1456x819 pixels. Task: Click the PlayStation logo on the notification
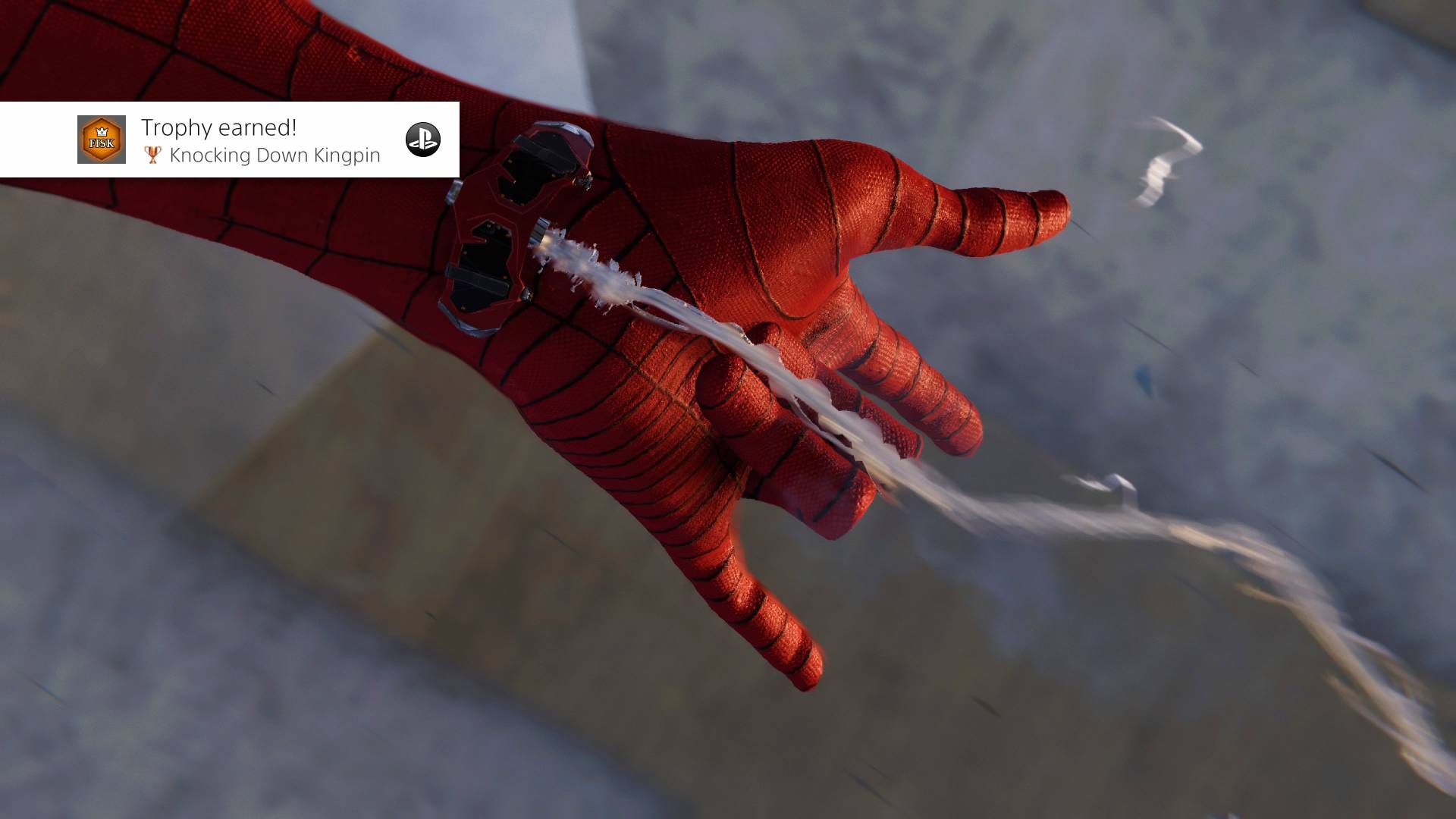422,140
